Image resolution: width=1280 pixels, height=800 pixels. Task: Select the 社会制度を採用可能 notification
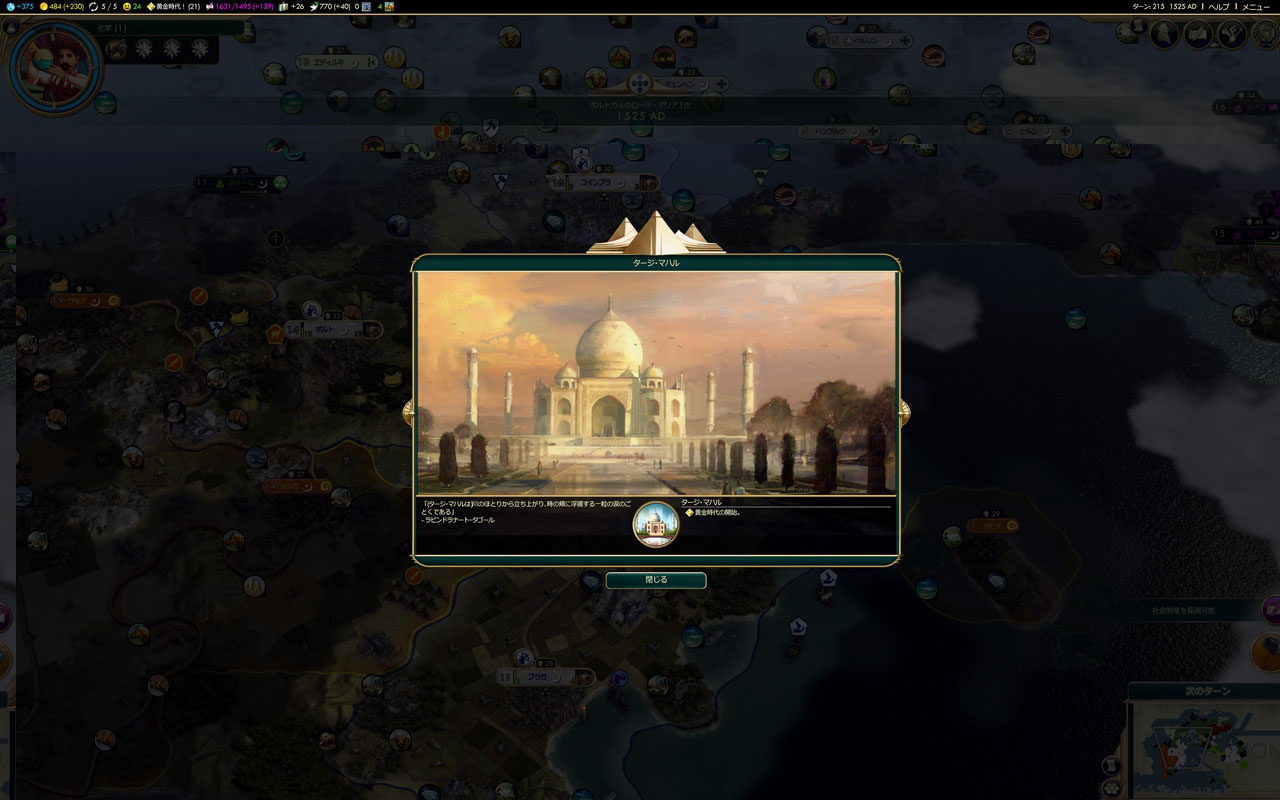tap(1190, 609)
